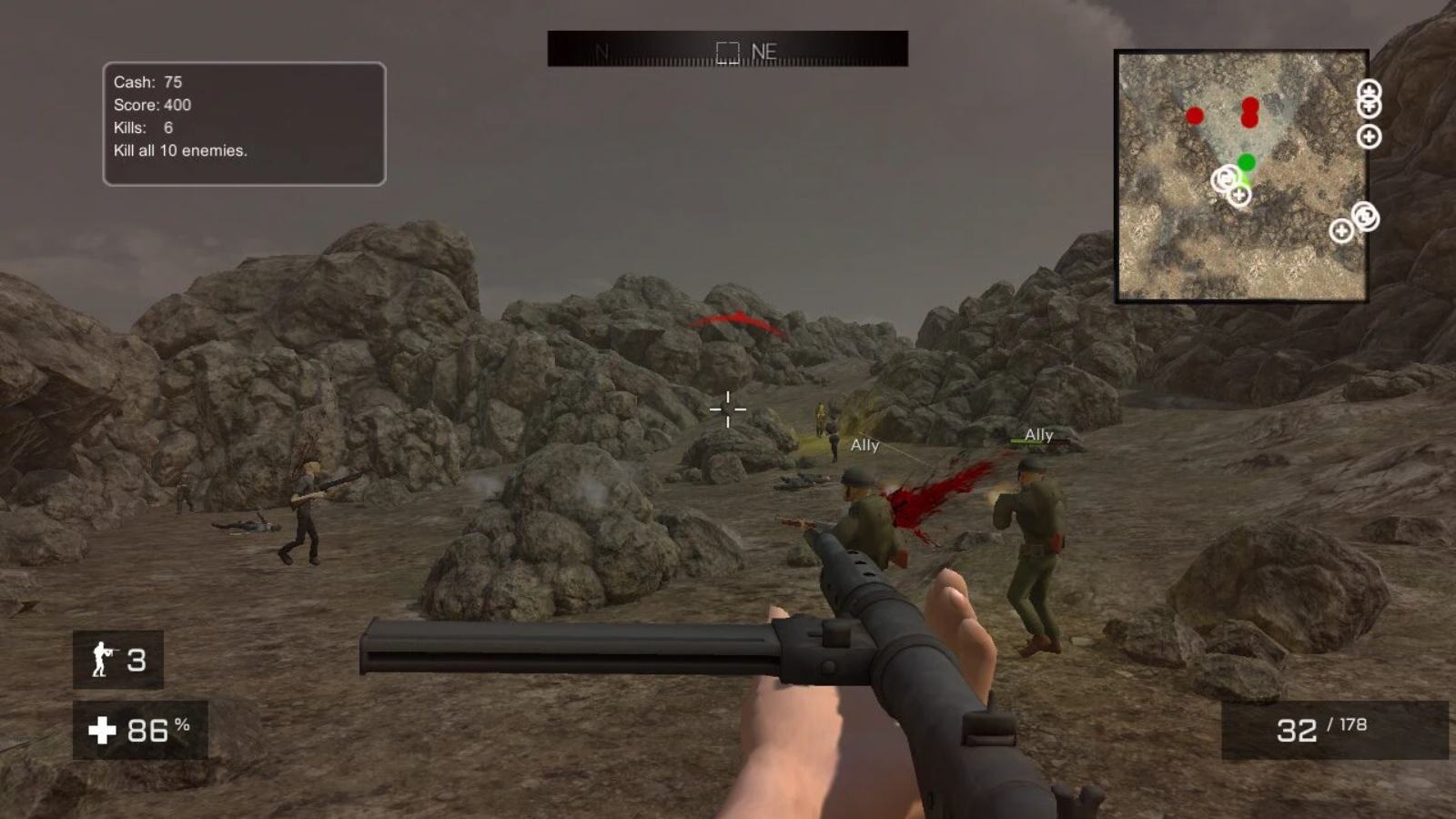Image resolution: width=1456 pixels, height=819 pixels.
Task: Open the compass bar marker between N and NE
Action: (x=727, y=51)
